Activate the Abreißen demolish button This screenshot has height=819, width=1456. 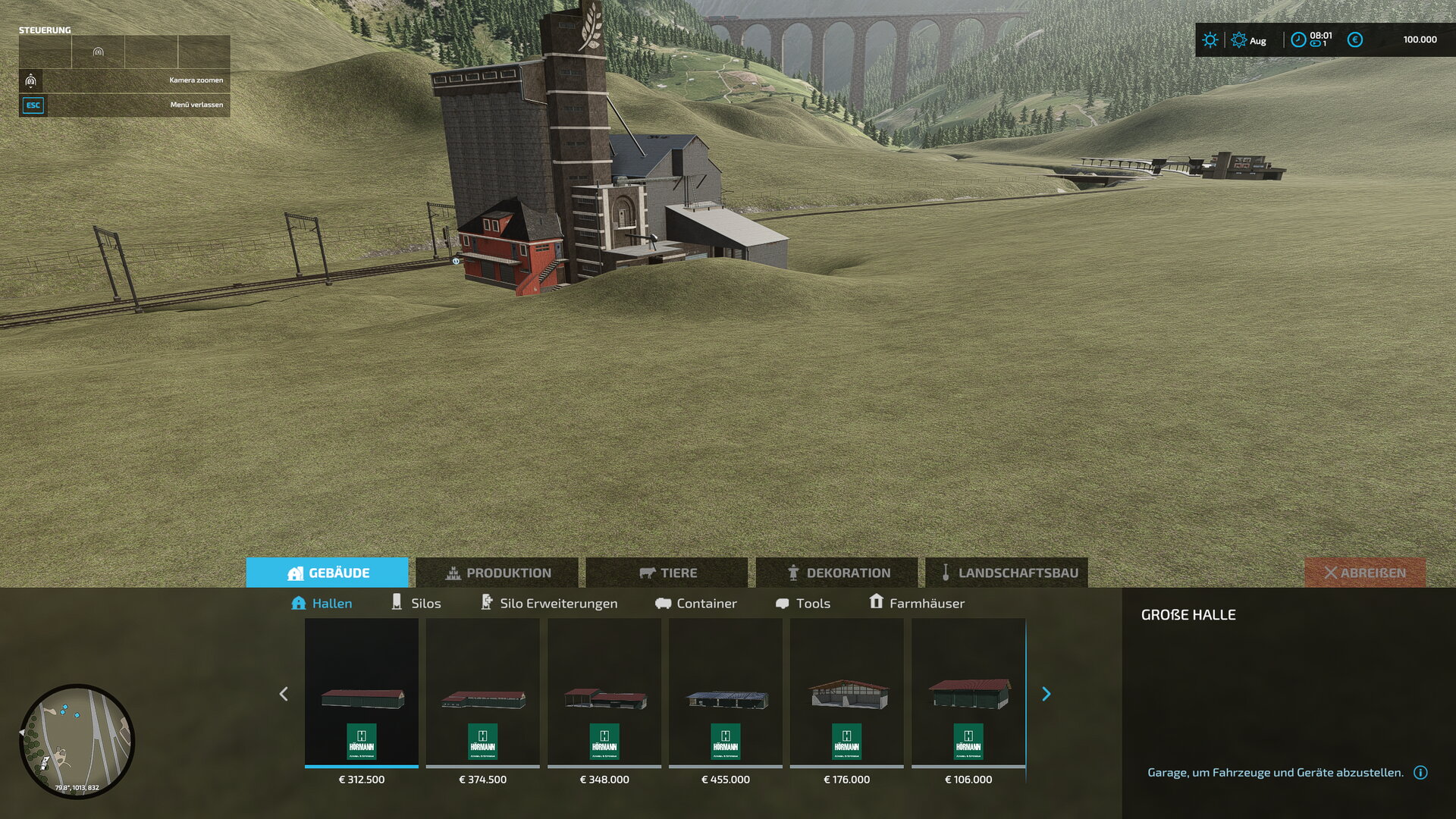[x=1365, y=573]
